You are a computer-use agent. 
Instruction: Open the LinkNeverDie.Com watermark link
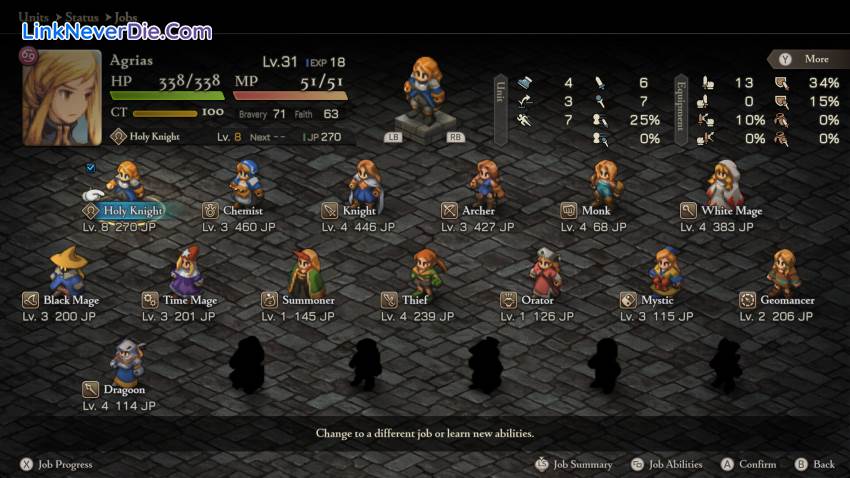tap(116, 31)
